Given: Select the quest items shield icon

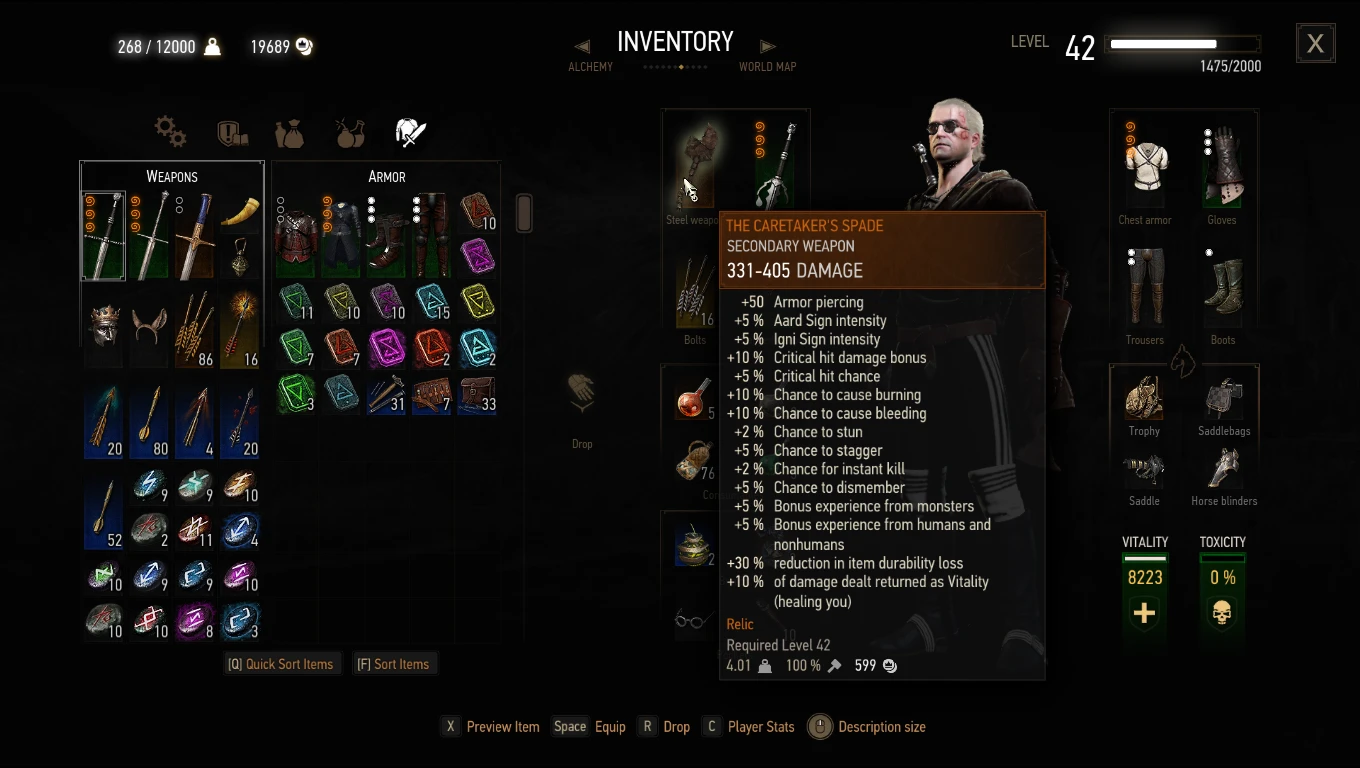Looking at the screenshot, I should tap(230, 131).
